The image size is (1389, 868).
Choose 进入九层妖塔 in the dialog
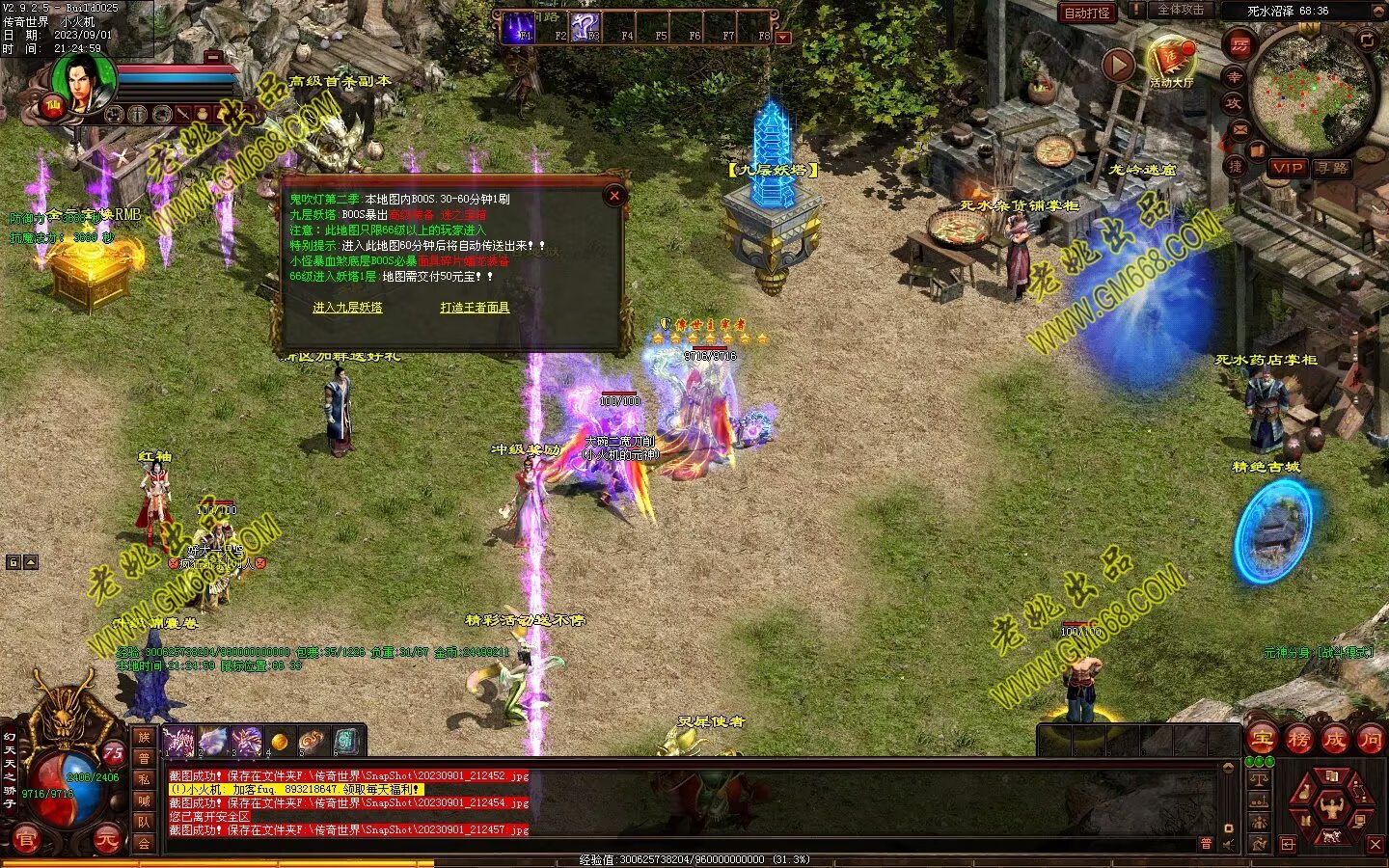tap(347, 308)
